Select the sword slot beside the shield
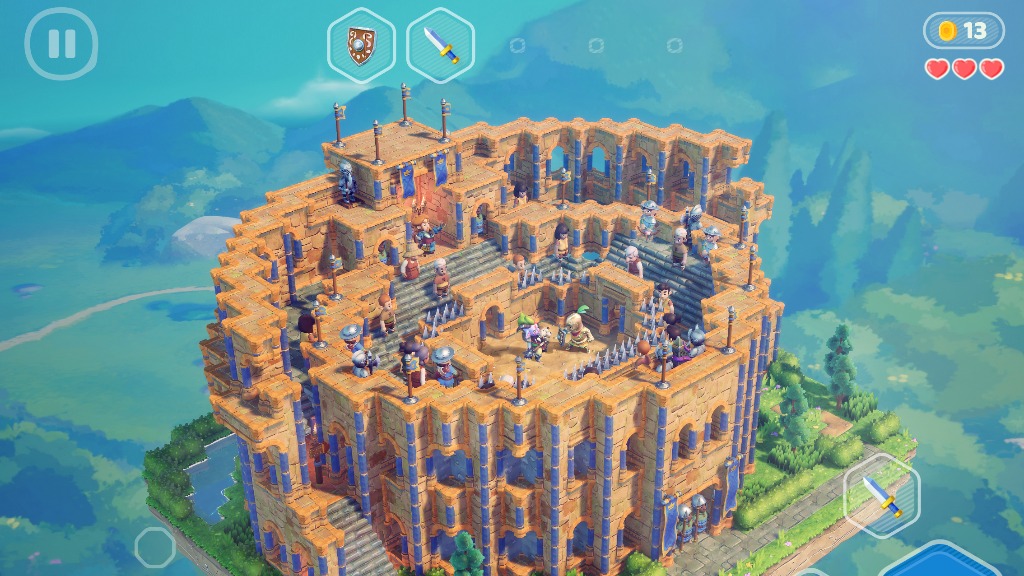This screenshot has width=1024, height=576. pyautogui.click(x=440, y=45)
